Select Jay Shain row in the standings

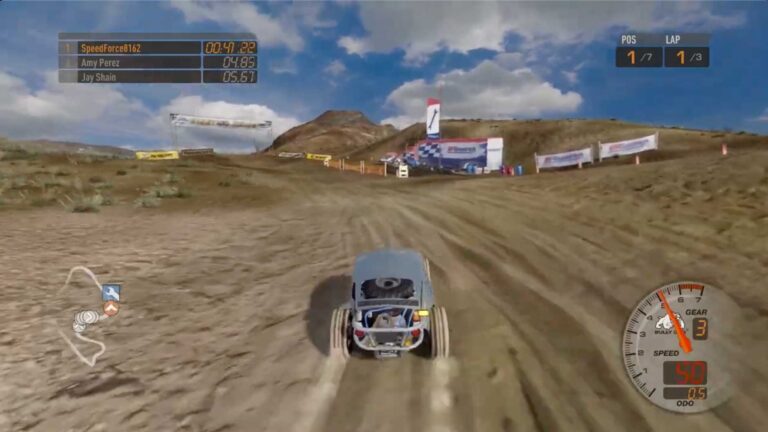click(x=157, y=76)
